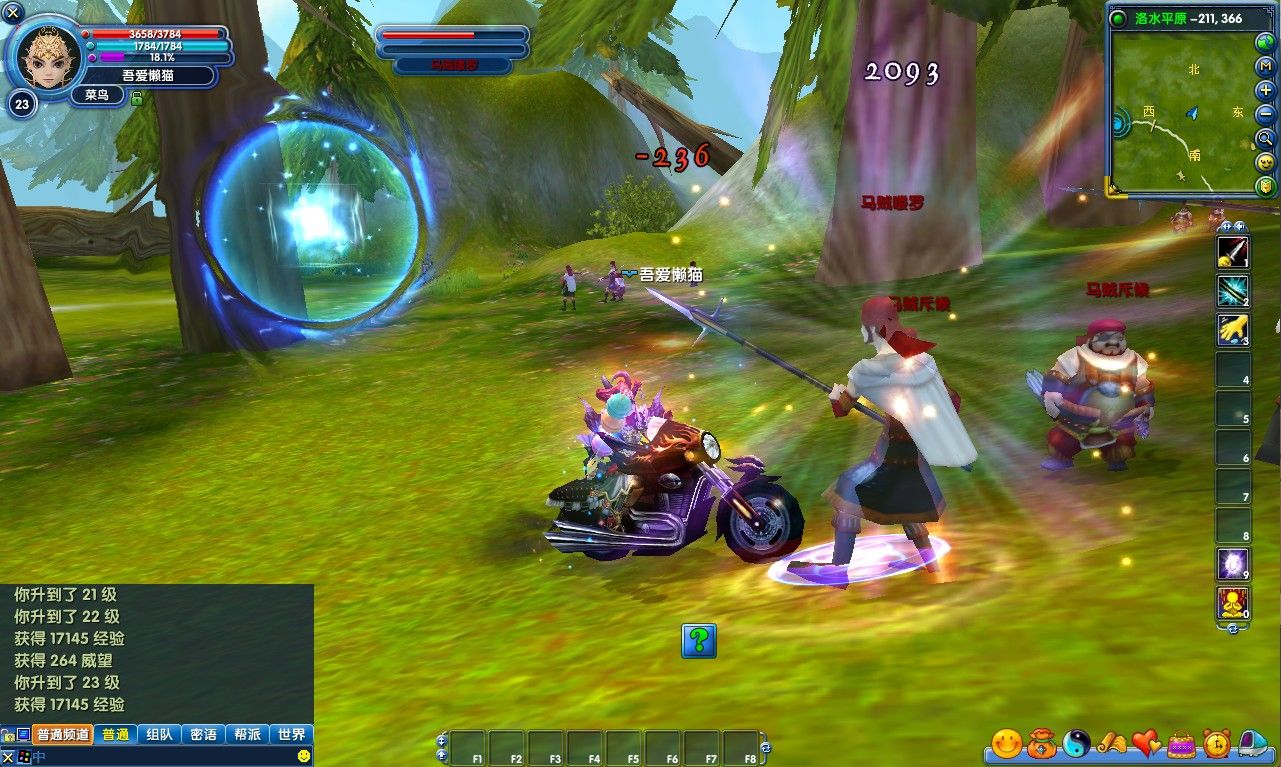Click the minimap zoom-out minus button

1266,114
